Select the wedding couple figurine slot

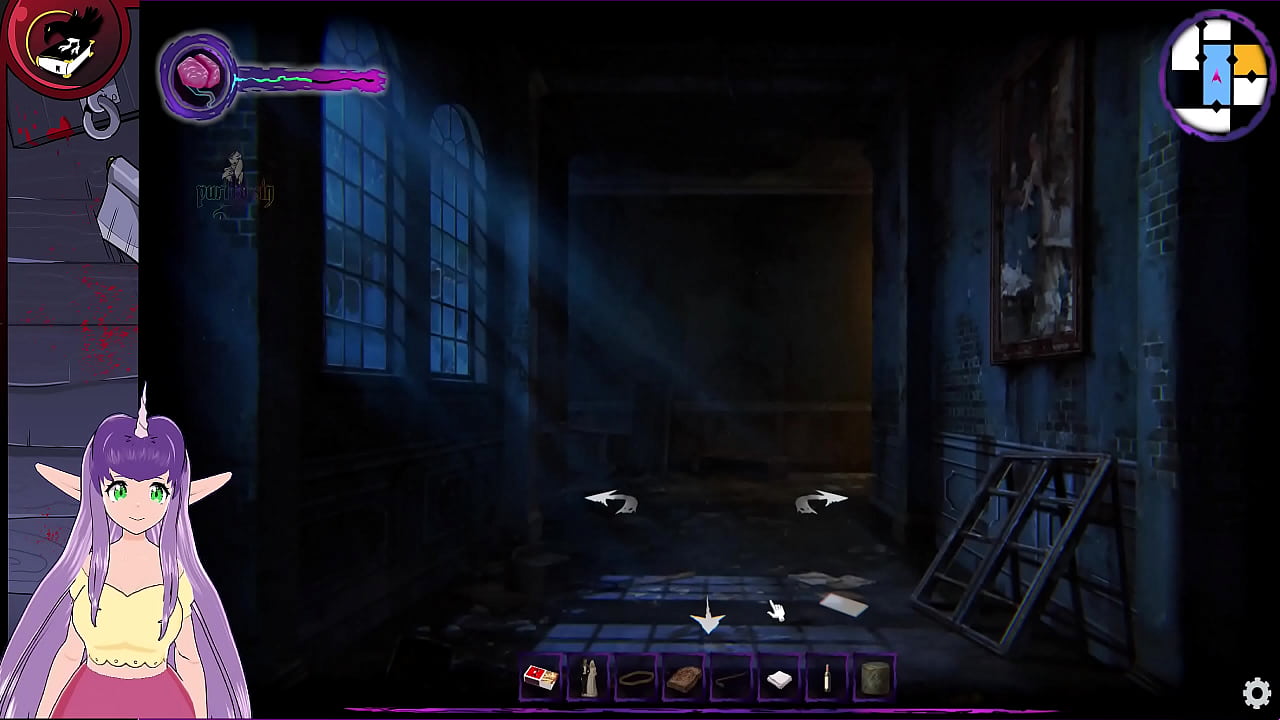(x=589, y=679)
